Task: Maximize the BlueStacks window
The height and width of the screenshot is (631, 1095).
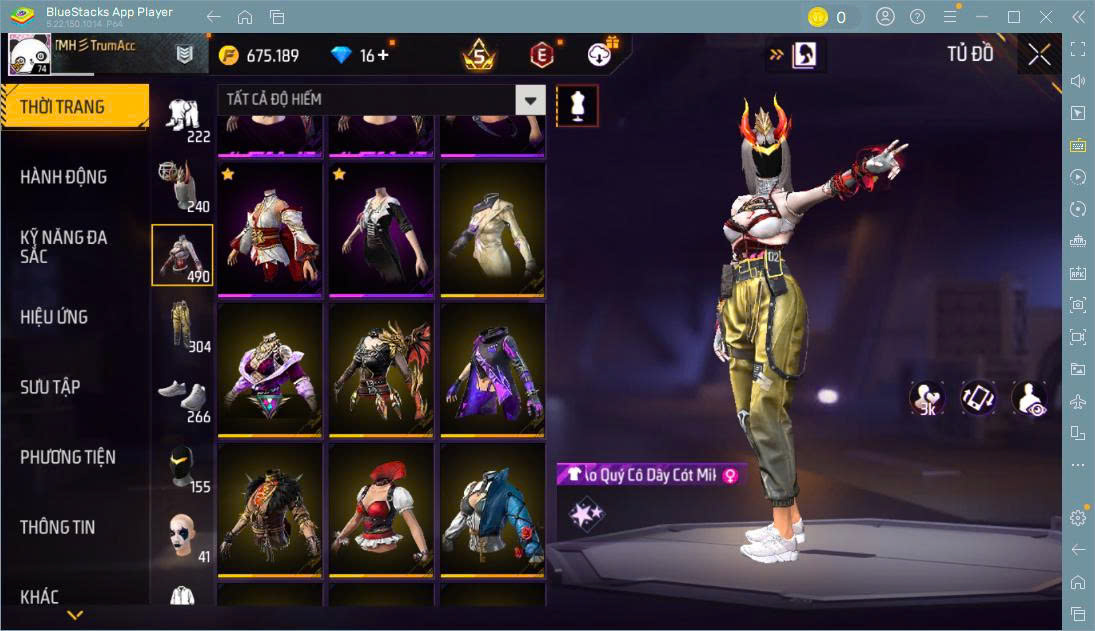Action: [1014, 17]
